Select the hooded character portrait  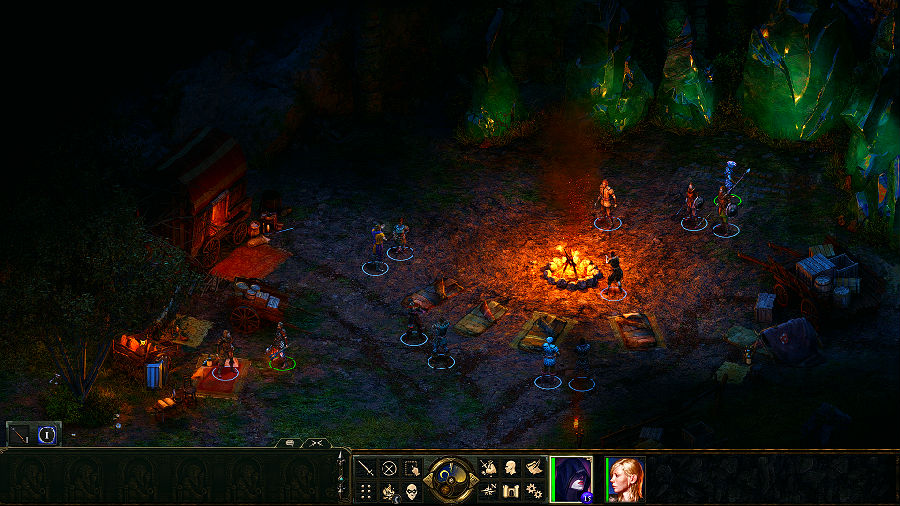click(x=572, y=478)
